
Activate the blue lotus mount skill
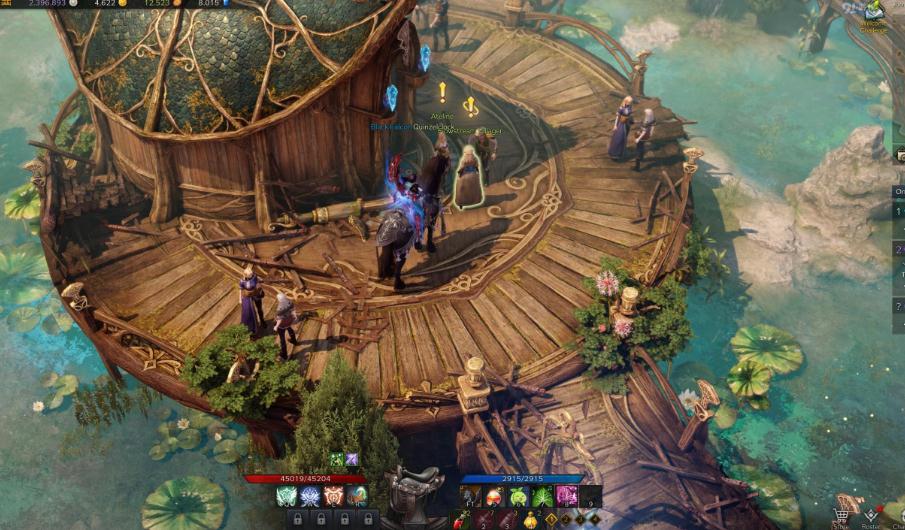(x=310, y=496)
